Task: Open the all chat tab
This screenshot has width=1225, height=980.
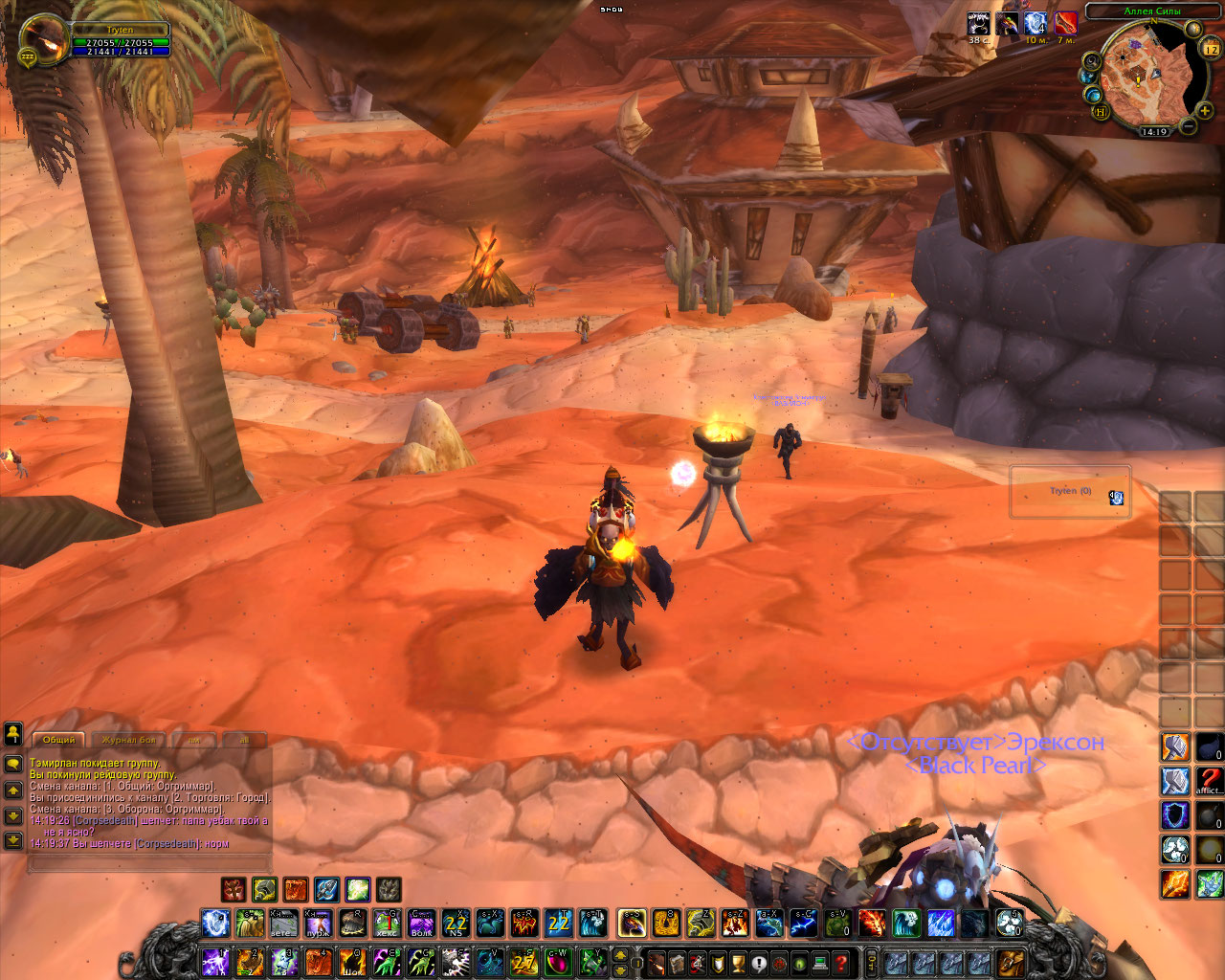Action: (x=244, y=740)
